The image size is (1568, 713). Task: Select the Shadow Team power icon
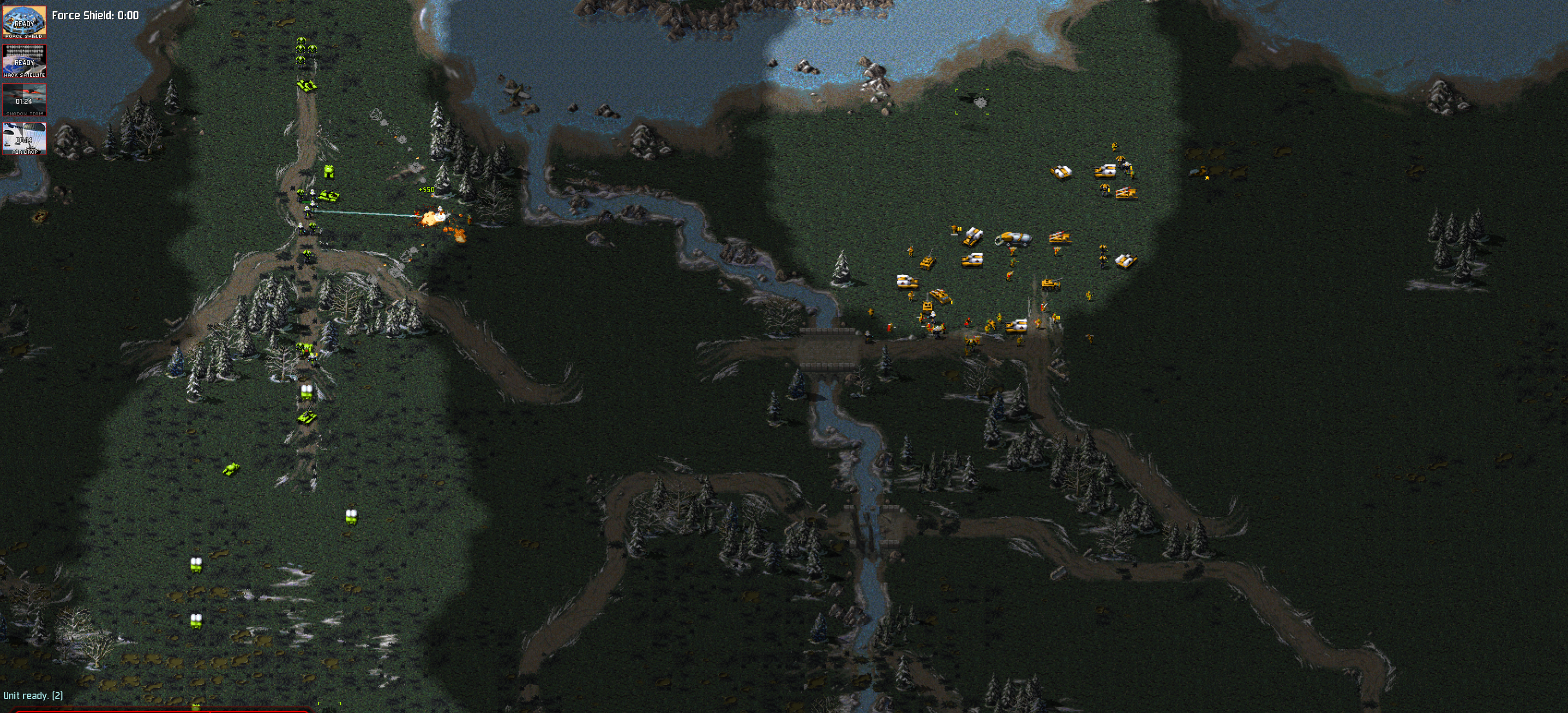[x=24, y=100]
